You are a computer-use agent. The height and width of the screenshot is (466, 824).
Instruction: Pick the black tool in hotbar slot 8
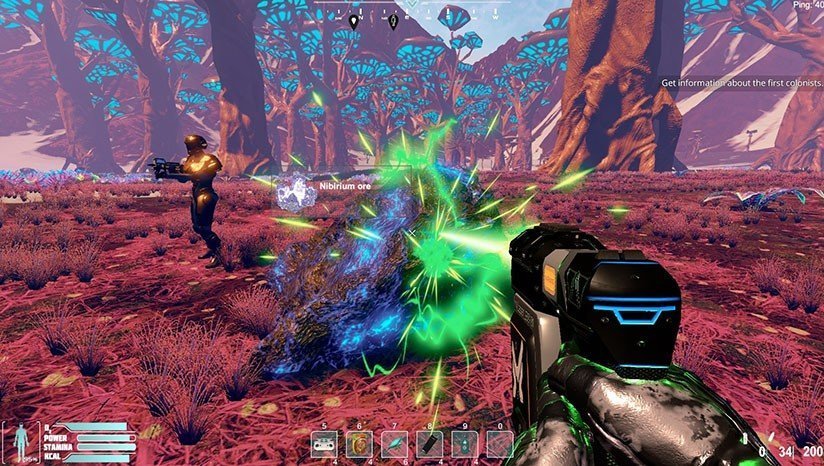coord(429,443)
